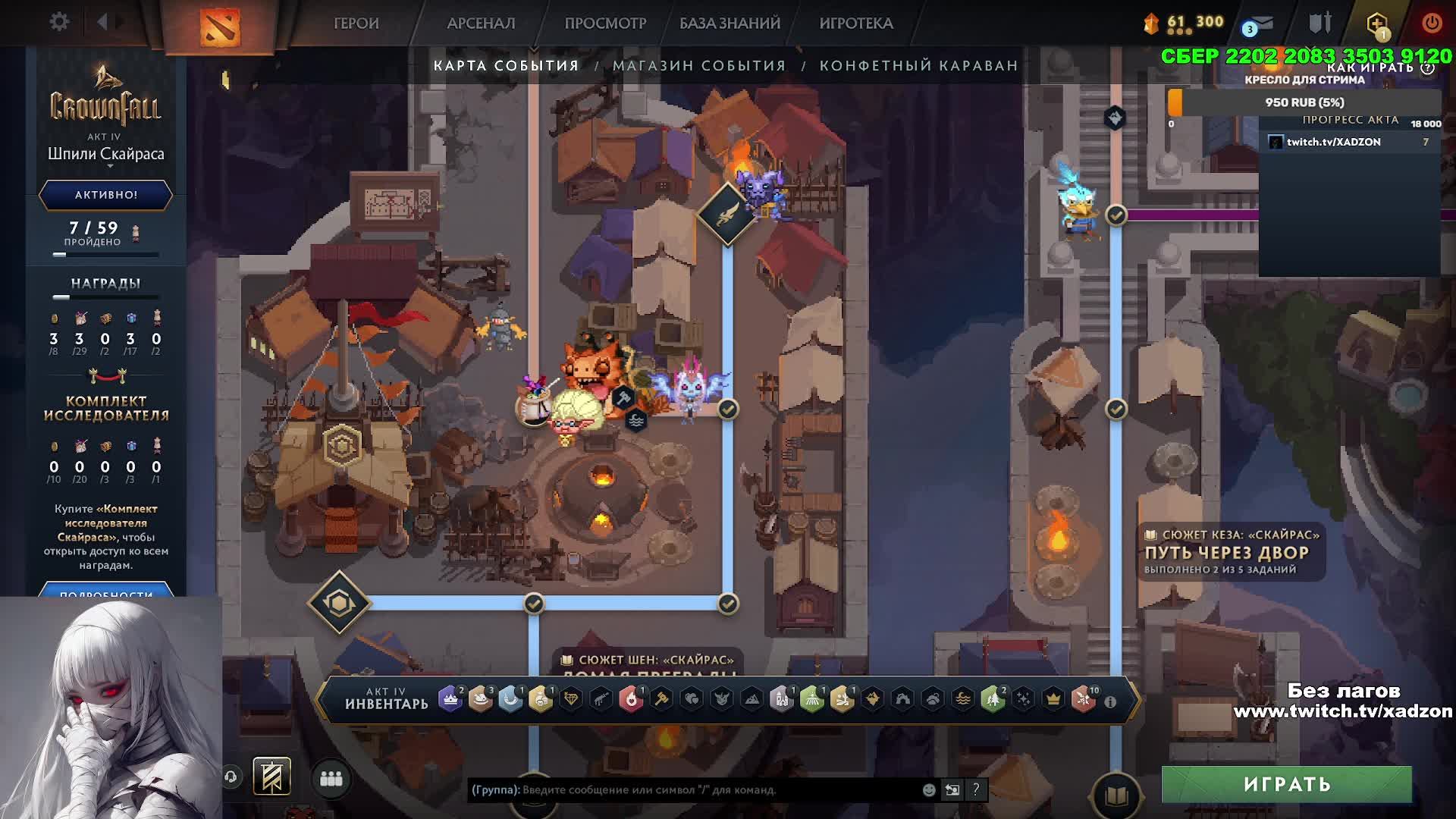
Task: Open the act dropdown under Шпили Скайраса
Action: coord(110,166)
